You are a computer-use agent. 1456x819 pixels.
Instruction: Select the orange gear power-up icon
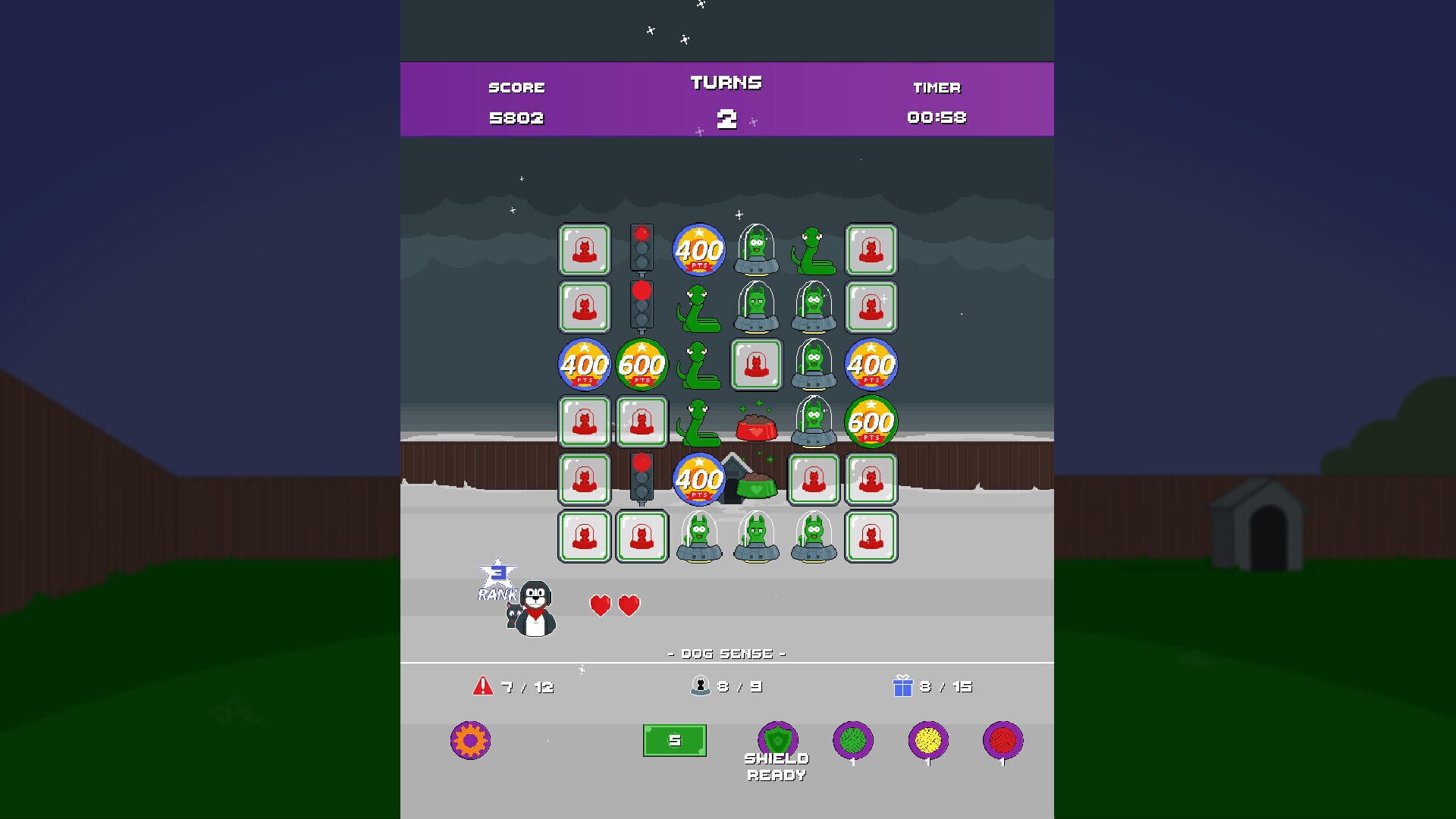469,741
